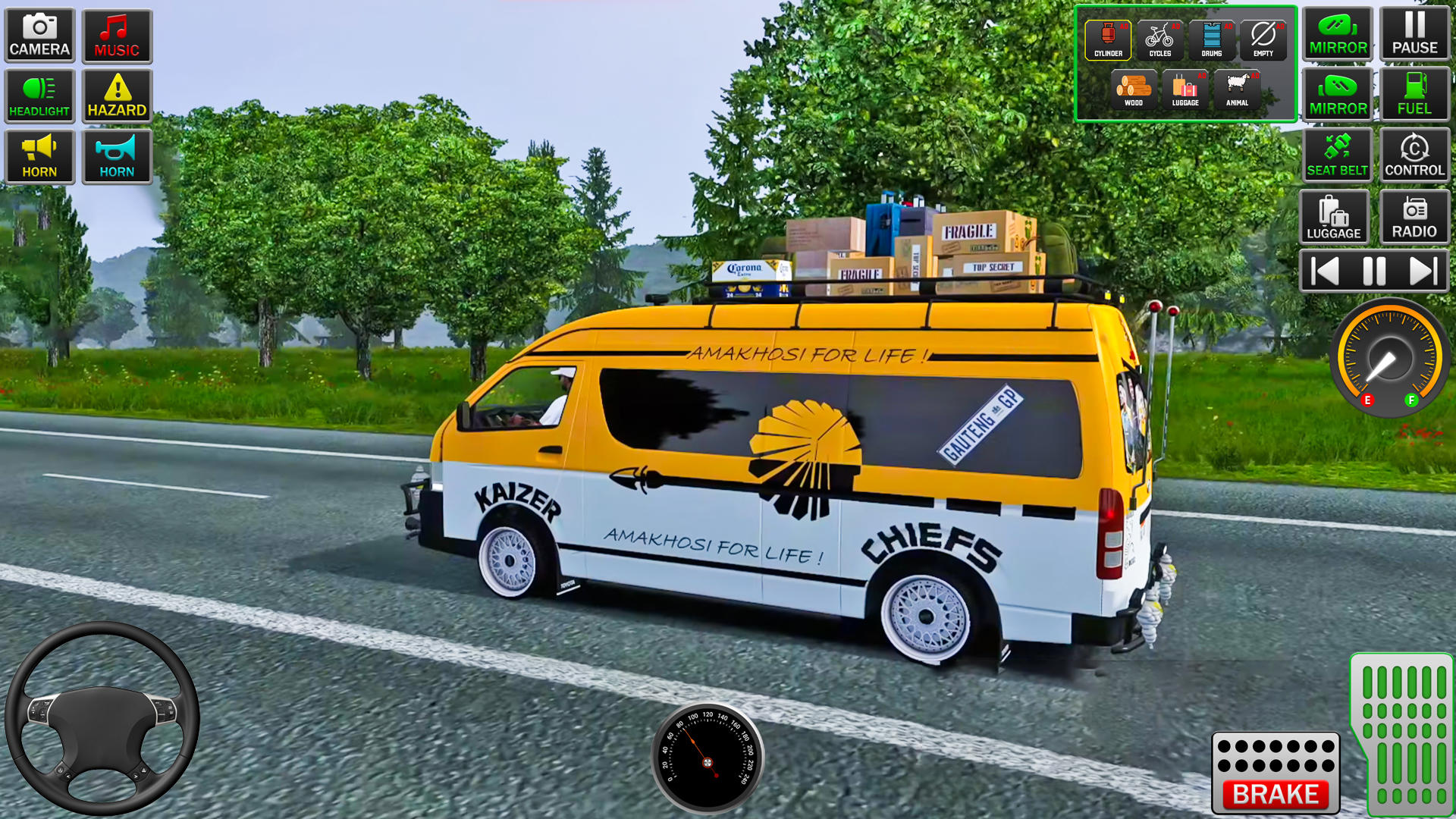Toggle the vehicle Headlight
Image resolution: width=1456 pixels, height=819 pixels.
39,95
